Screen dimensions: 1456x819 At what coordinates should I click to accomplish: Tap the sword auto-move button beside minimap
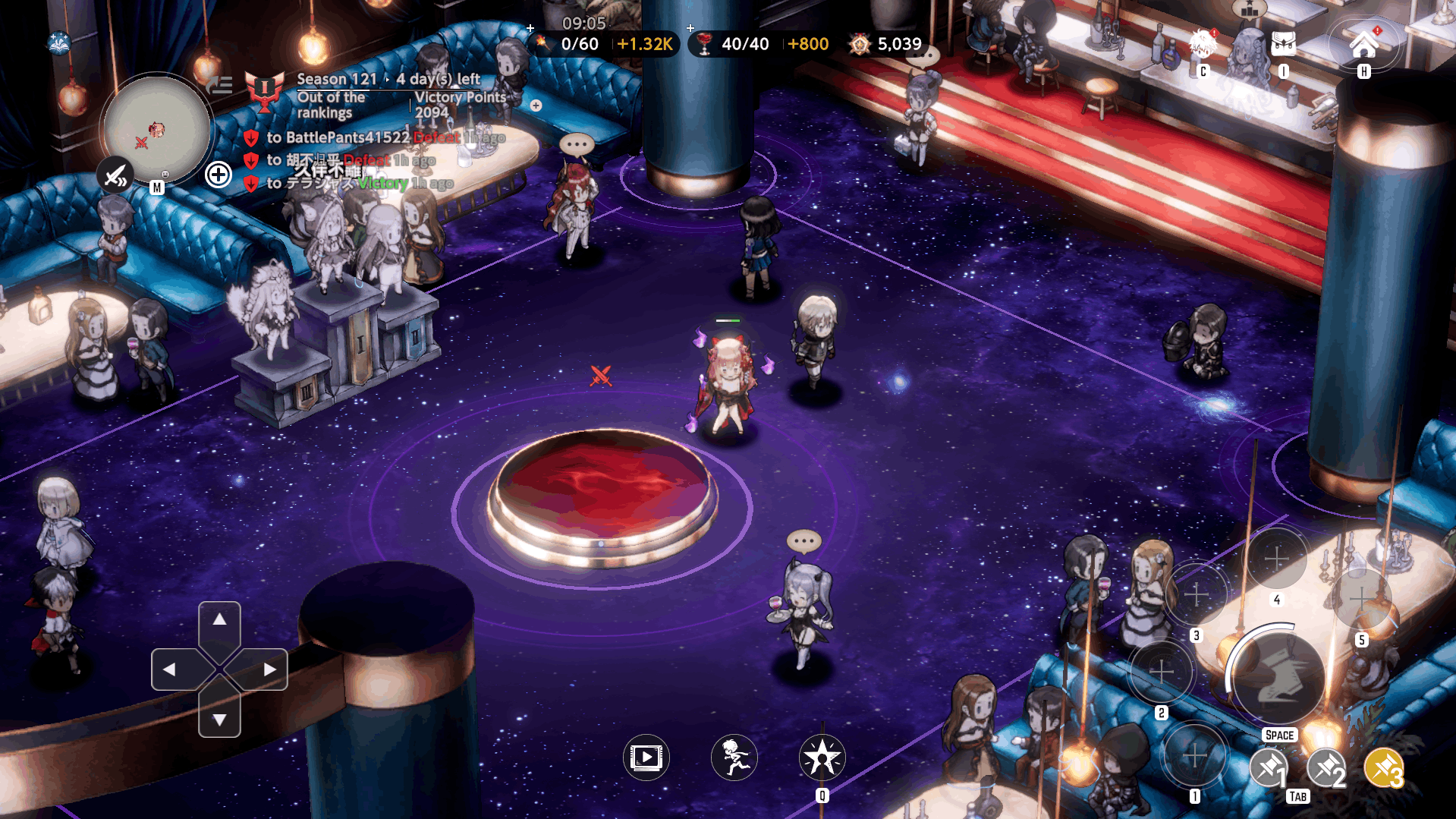pos(115,176)
